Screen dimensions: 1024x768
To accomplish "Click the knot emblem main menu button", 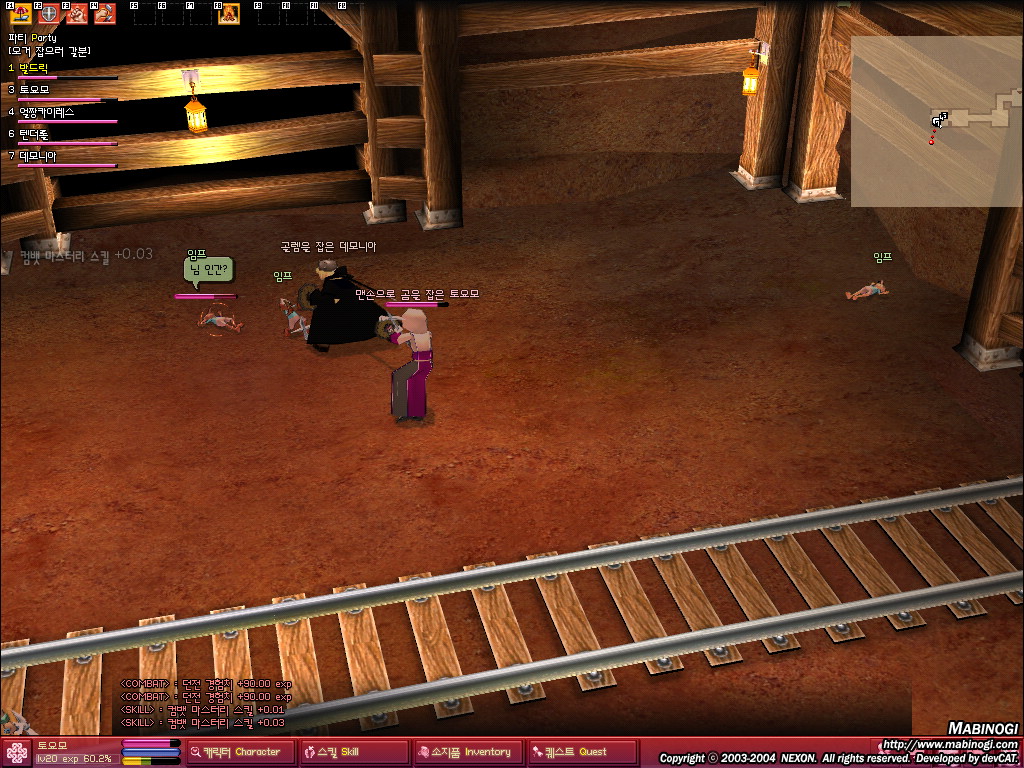I will [17, 753].
